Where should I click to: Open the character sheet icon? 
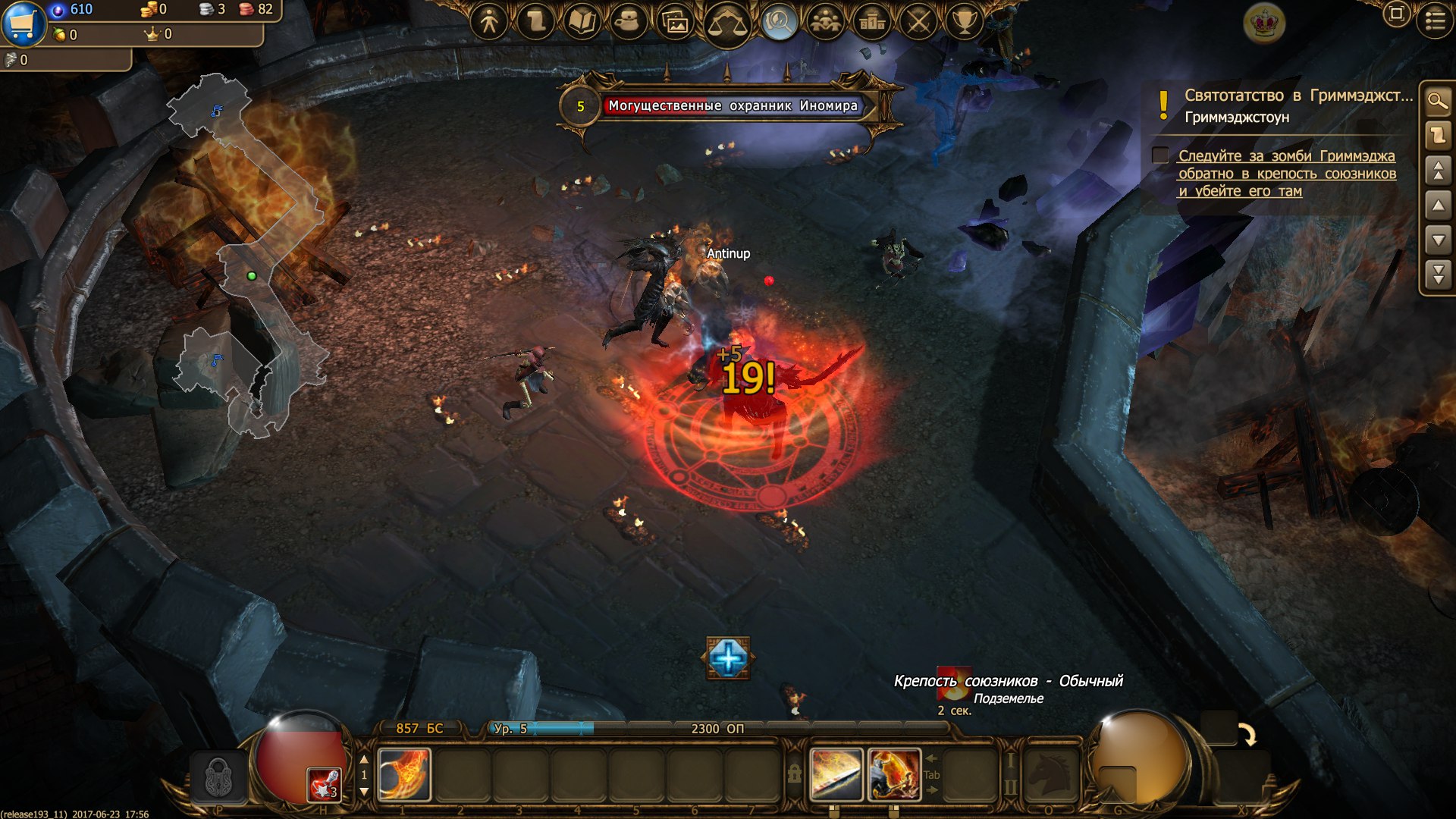[489, 22]
